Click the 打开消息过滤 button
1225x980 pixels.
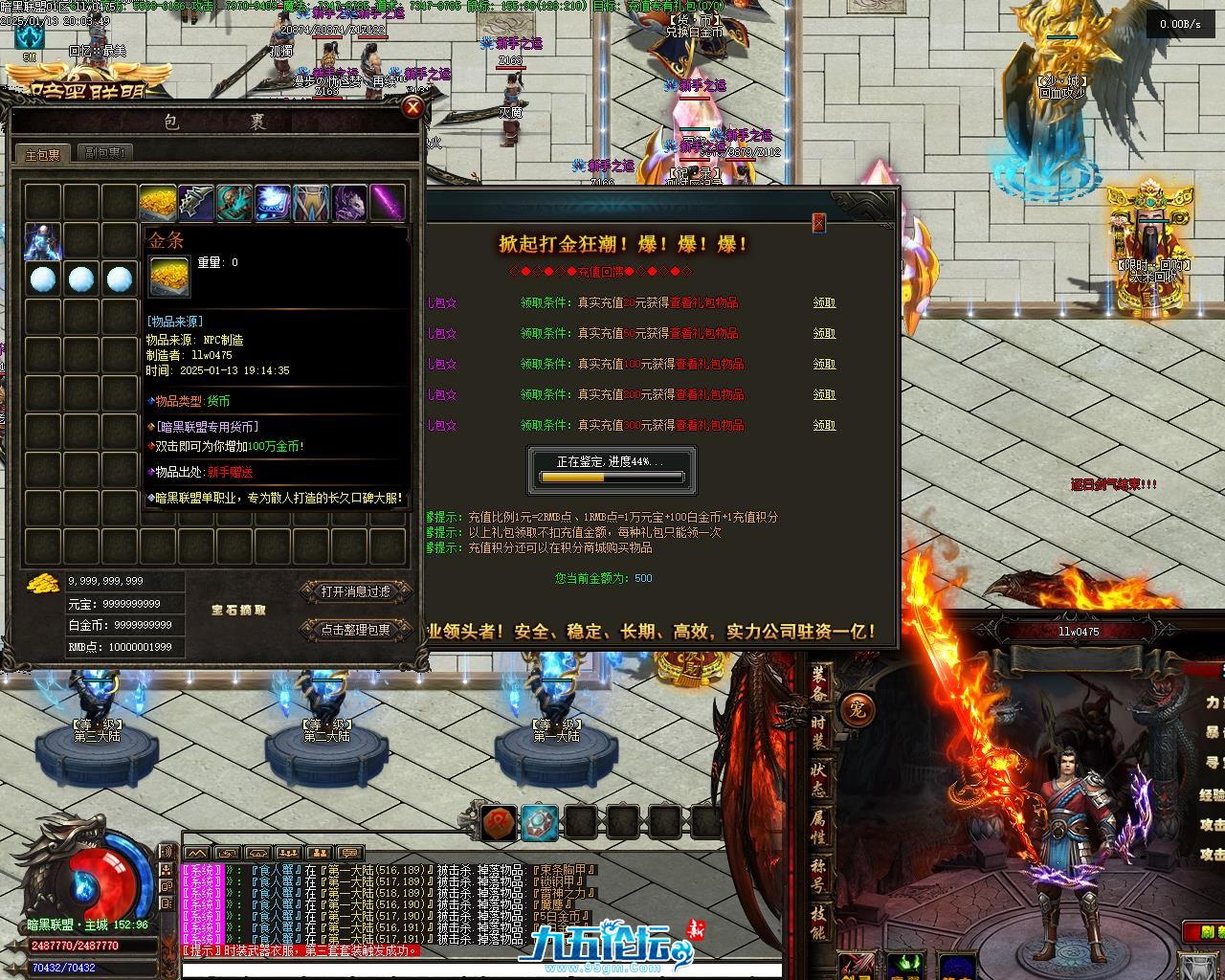coord(355,592)
